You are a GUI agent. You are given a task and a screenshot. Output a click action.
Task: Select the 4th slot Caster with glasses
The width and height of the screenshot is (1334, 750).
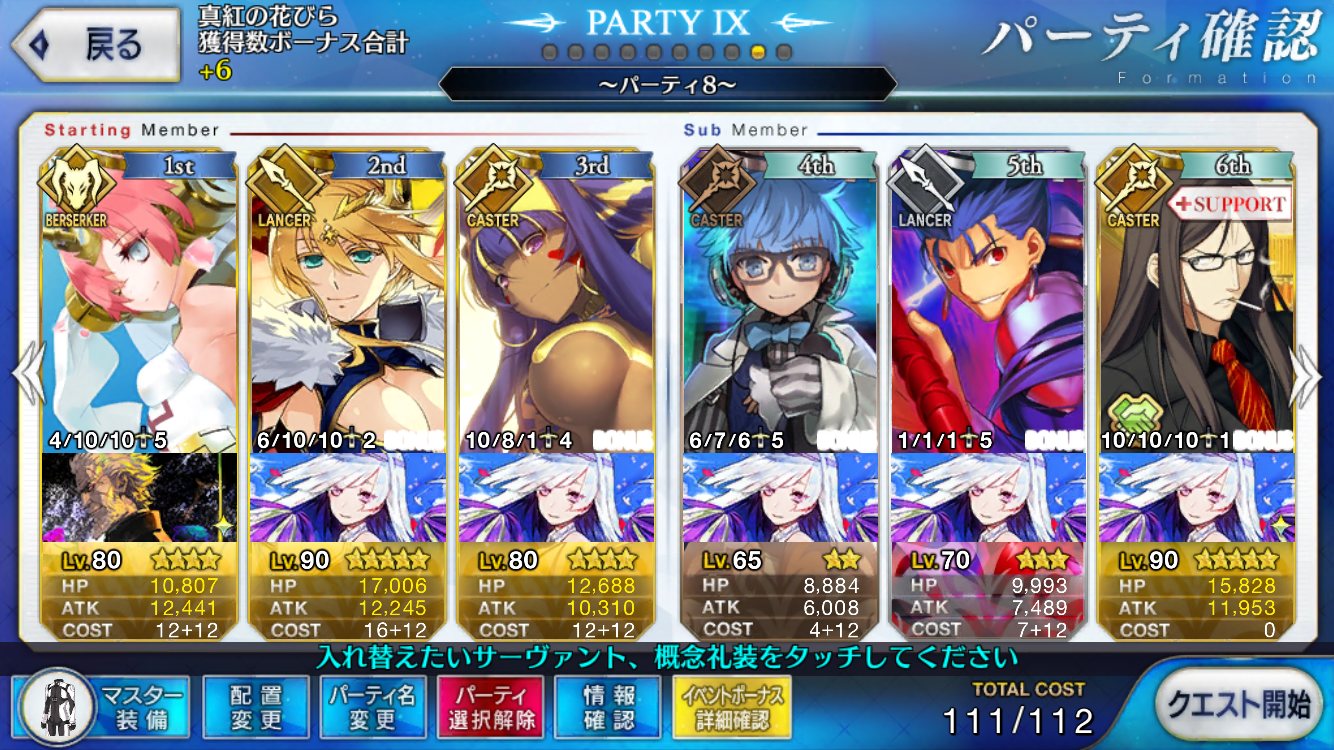click(x=780, y=300)
